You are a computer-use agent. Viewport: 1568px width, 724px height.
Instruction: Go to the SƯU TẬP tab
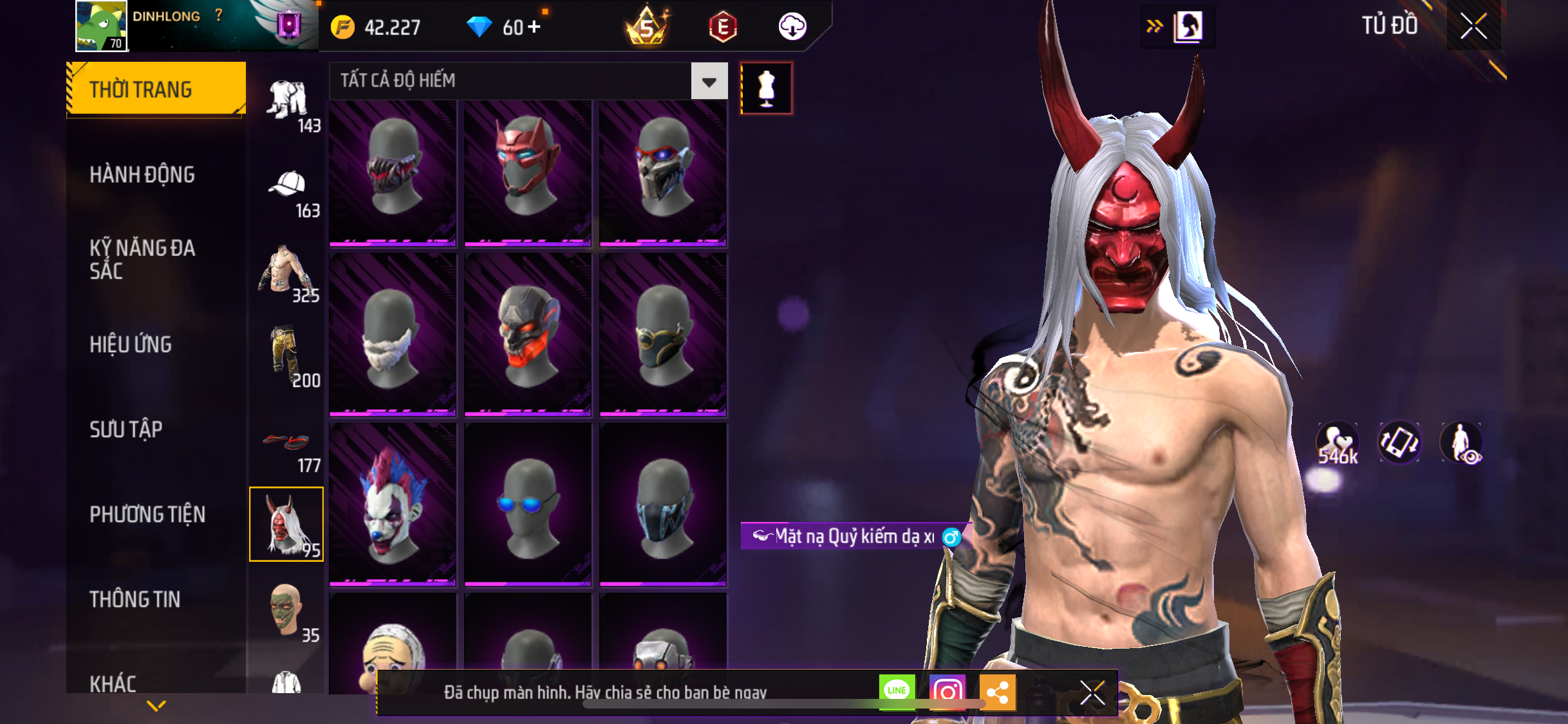126,429
